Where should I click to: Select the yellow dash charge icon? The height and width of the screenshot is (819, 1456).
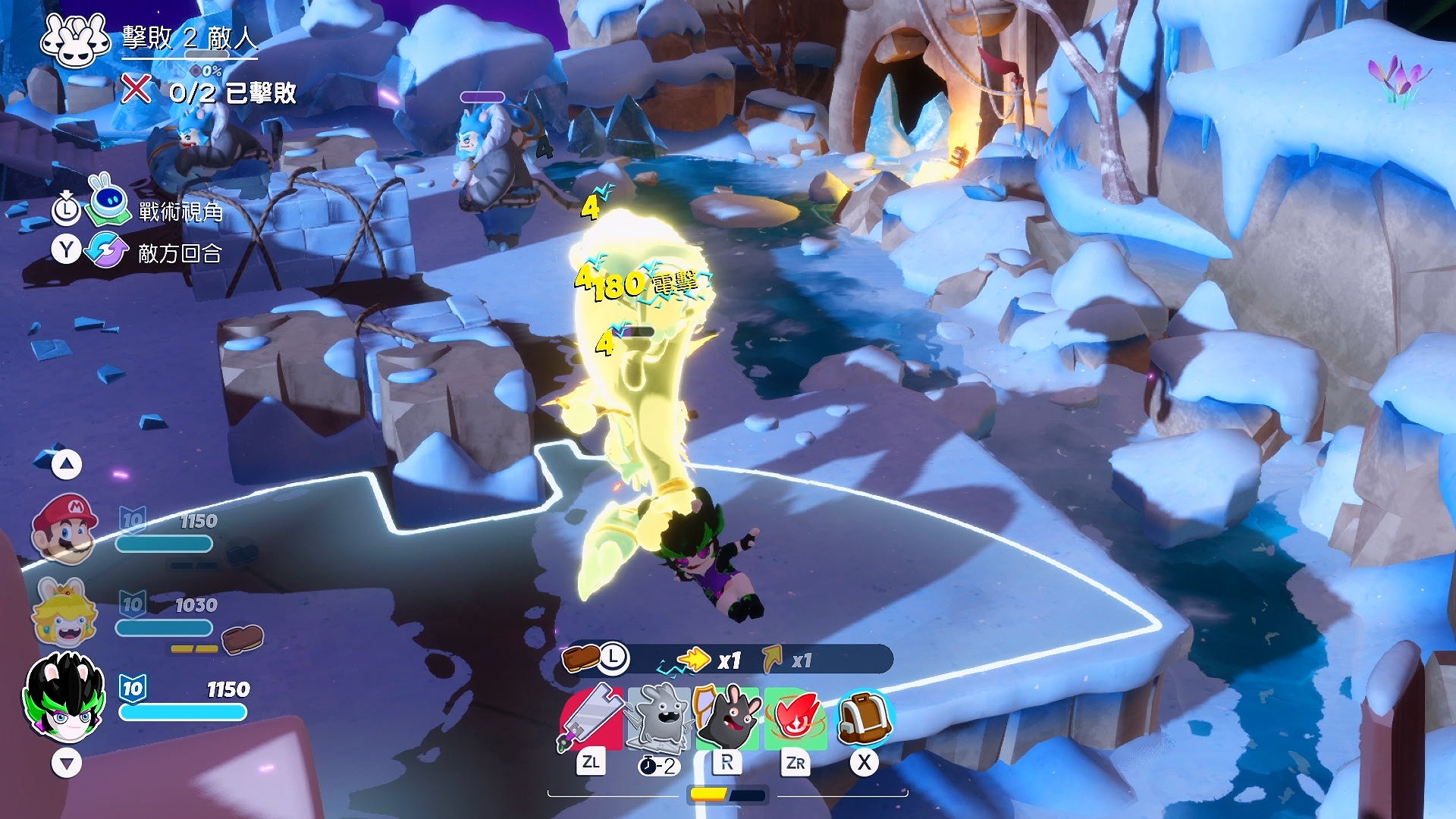693,660
